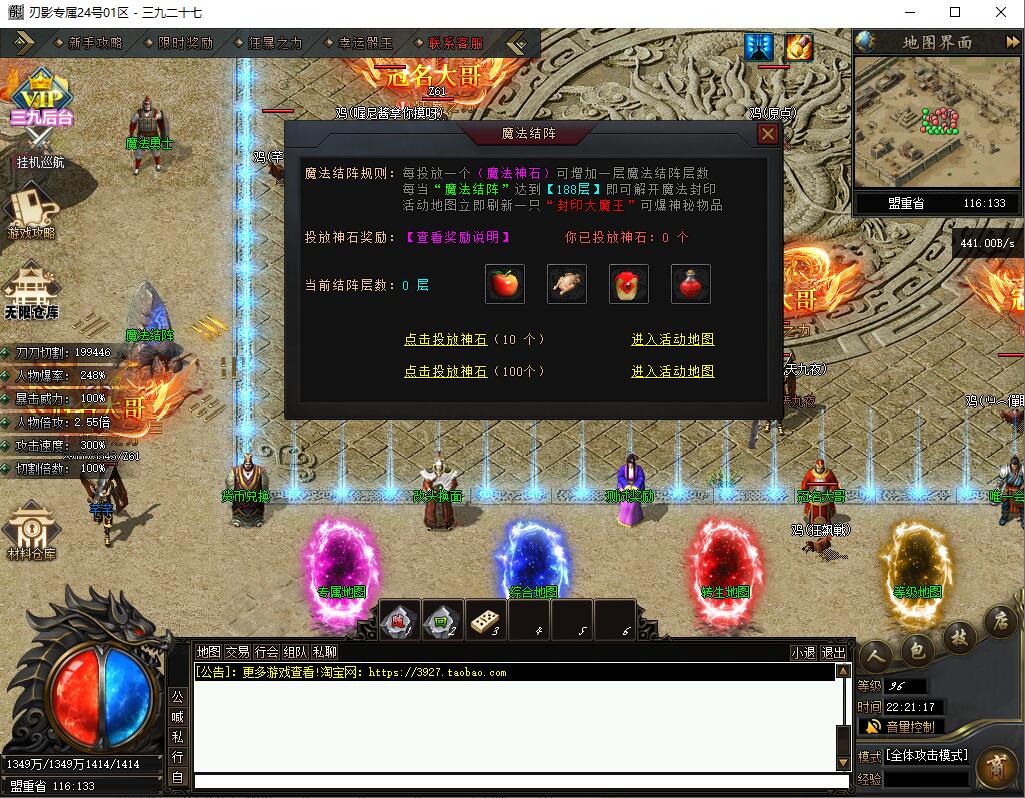Select the roast chicken reward icon

[x=567, y=285]
